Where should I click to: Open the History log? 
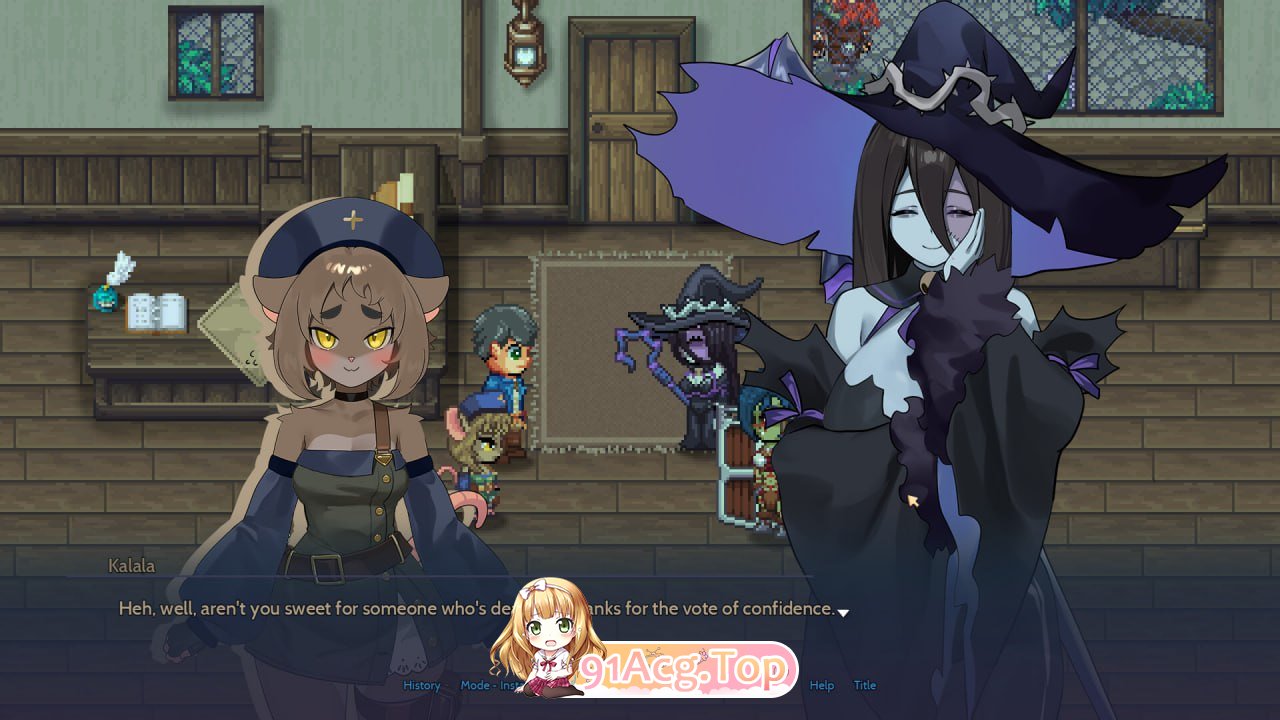click(x=420, y=686)
